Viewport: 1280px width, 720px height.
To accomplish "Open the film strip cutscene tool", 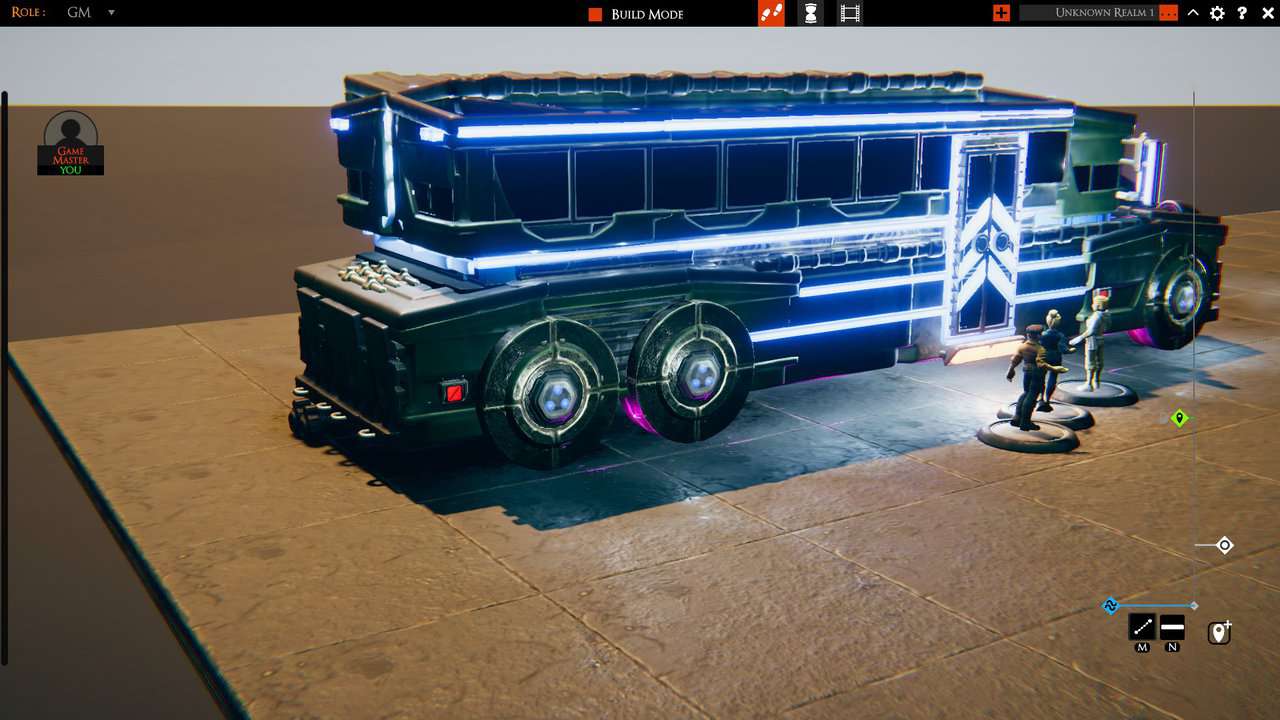I will point(851,13).
